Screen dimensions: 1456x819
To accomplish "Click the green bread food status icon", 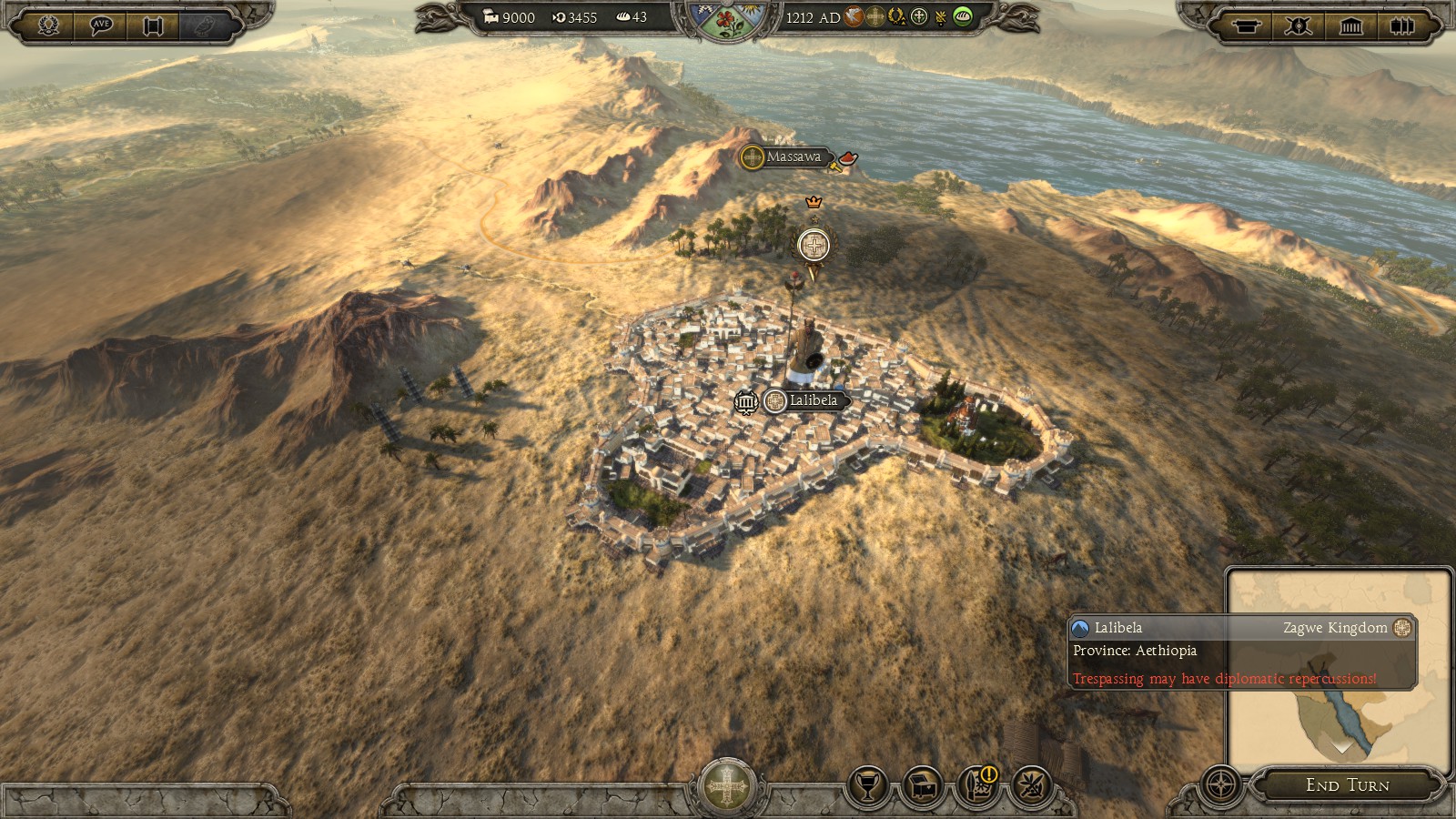I will (963, 16).
